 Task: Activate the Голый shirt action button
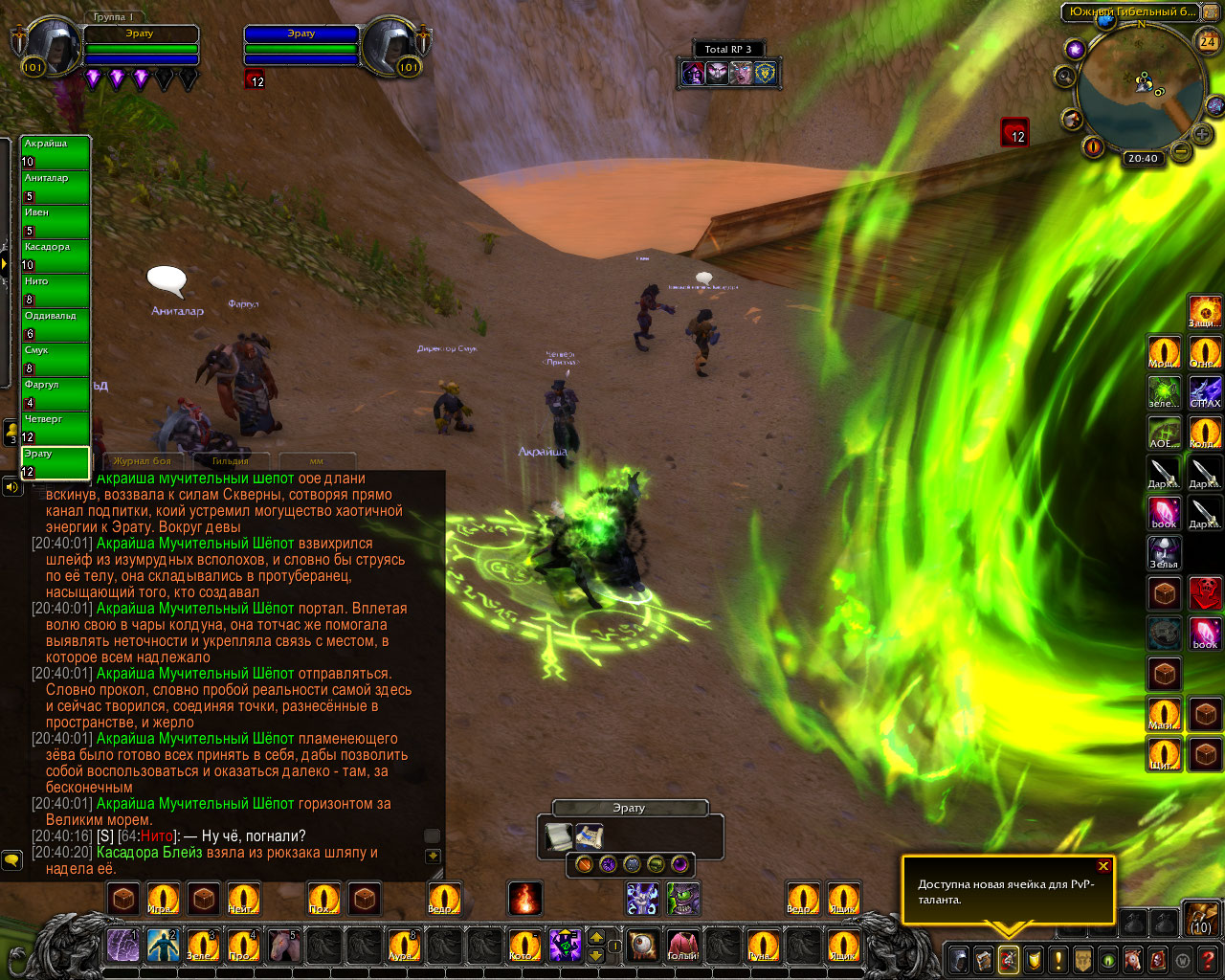click(x=683, y=946)
